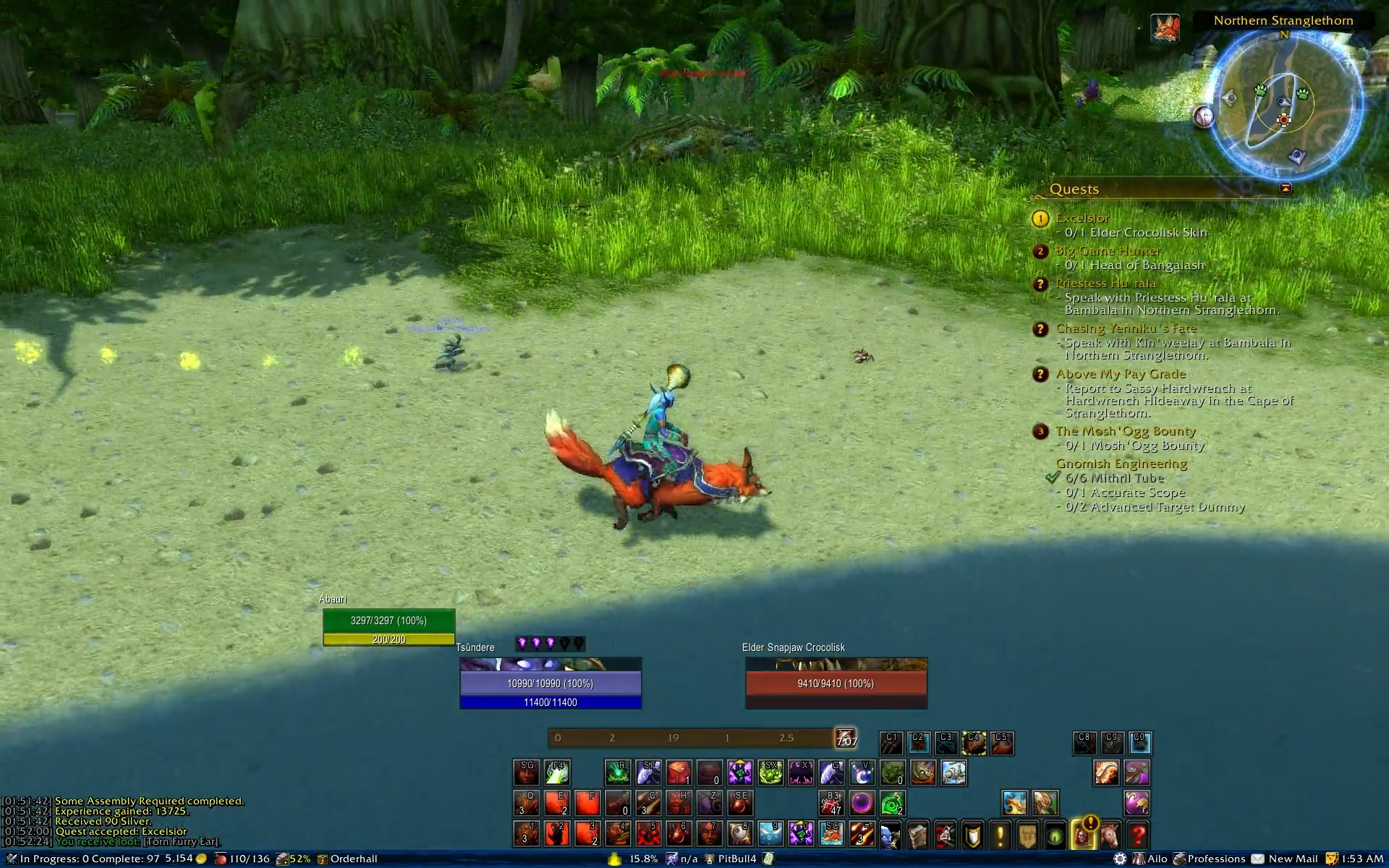Select the Abauri pet frame
The width and height of the screenshot is (1389, 868).
(x=388, y=621)
